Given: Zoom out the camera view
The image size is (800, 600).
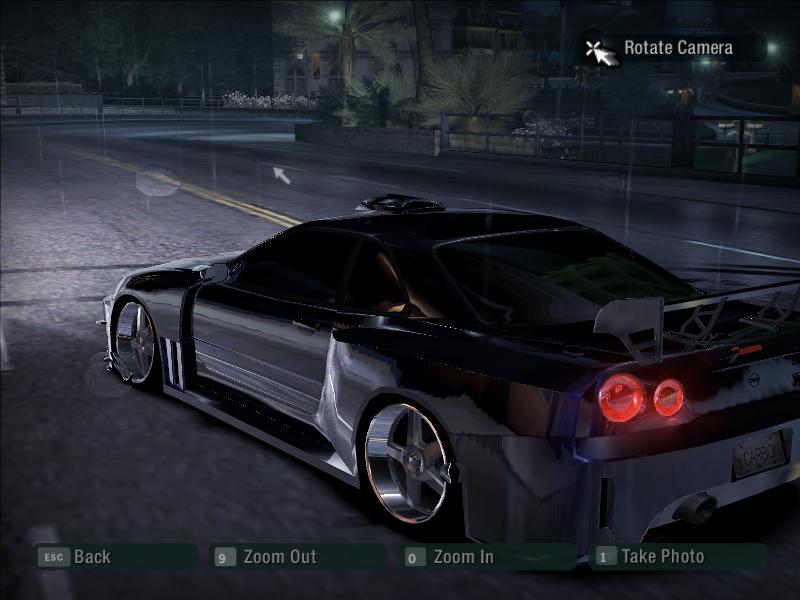Looking at the screenshot, I should (x=279, y=557).
